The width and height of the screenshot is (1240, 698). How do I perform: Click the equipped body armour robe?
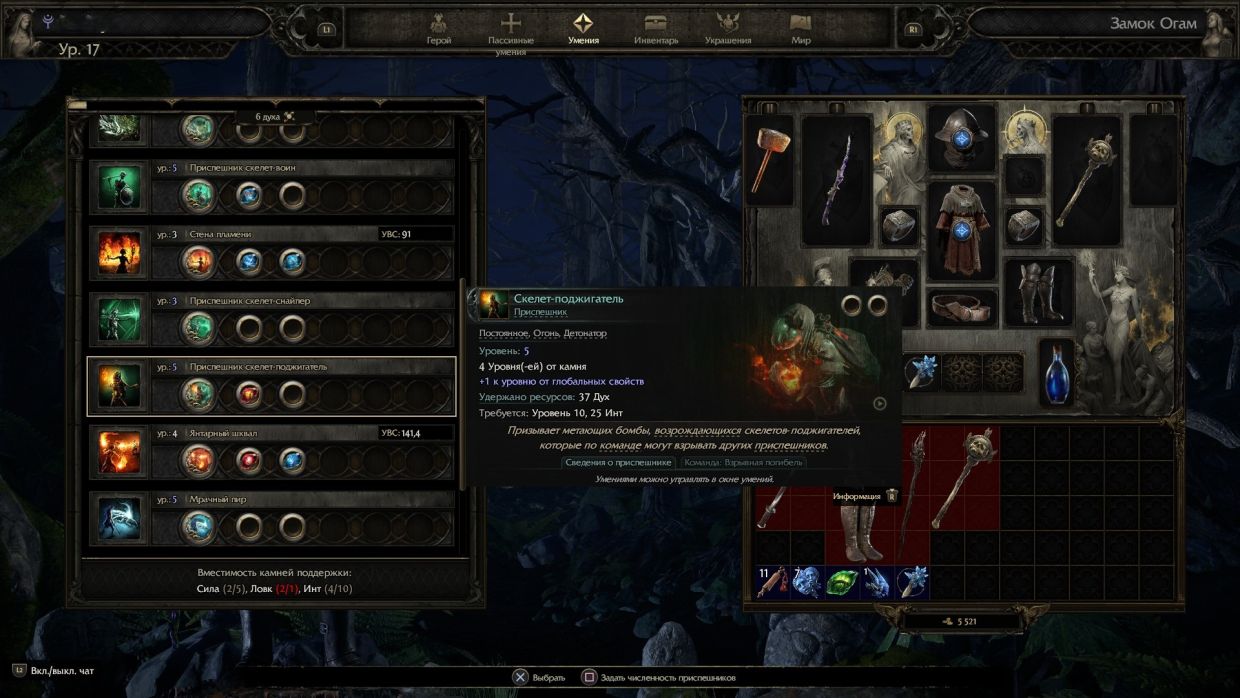click(x=961, y=230)
